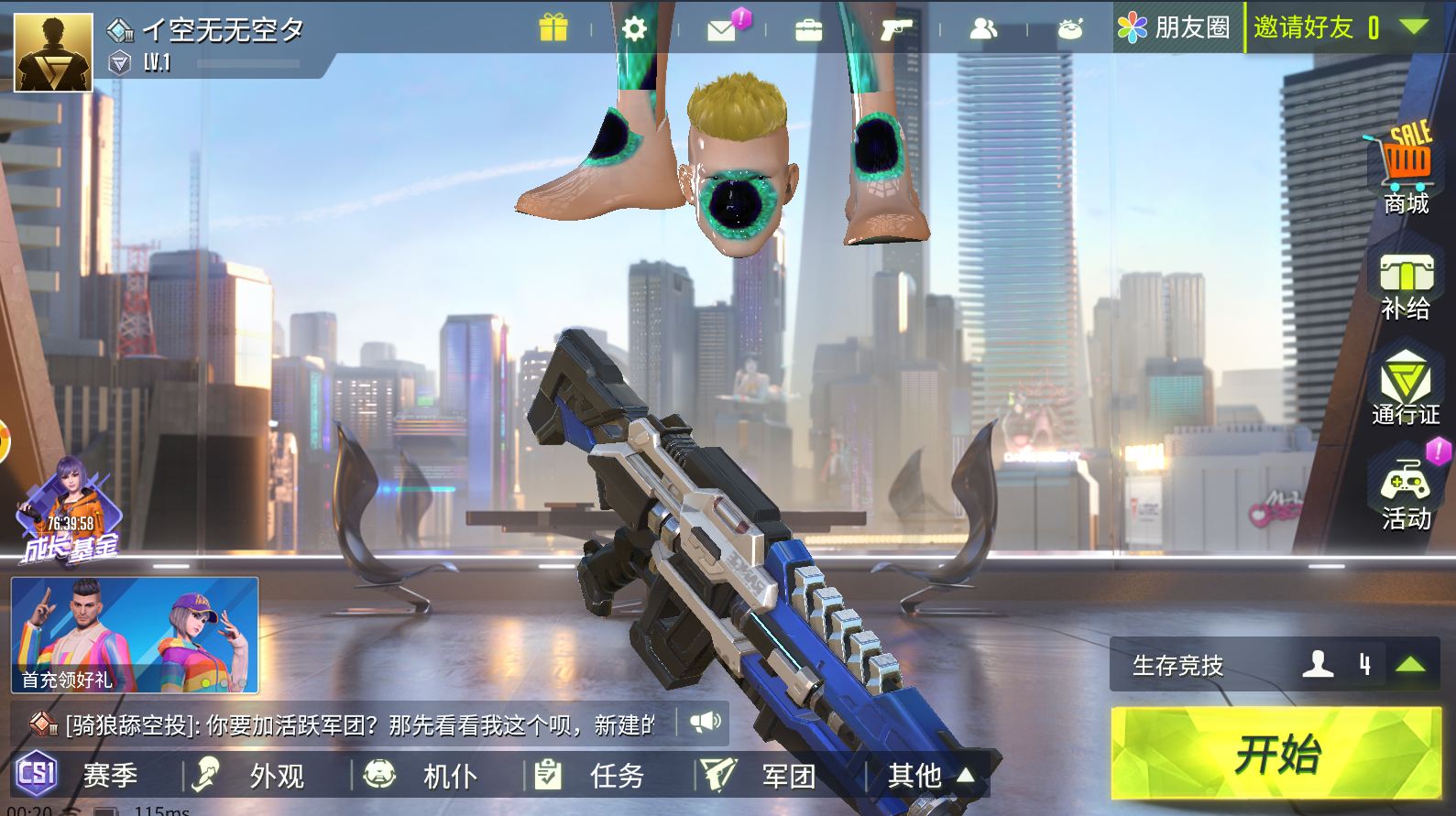Open 朋友圈 moments feed
The height and width of the screenshot is (816, 1456).
(1175, 27)
